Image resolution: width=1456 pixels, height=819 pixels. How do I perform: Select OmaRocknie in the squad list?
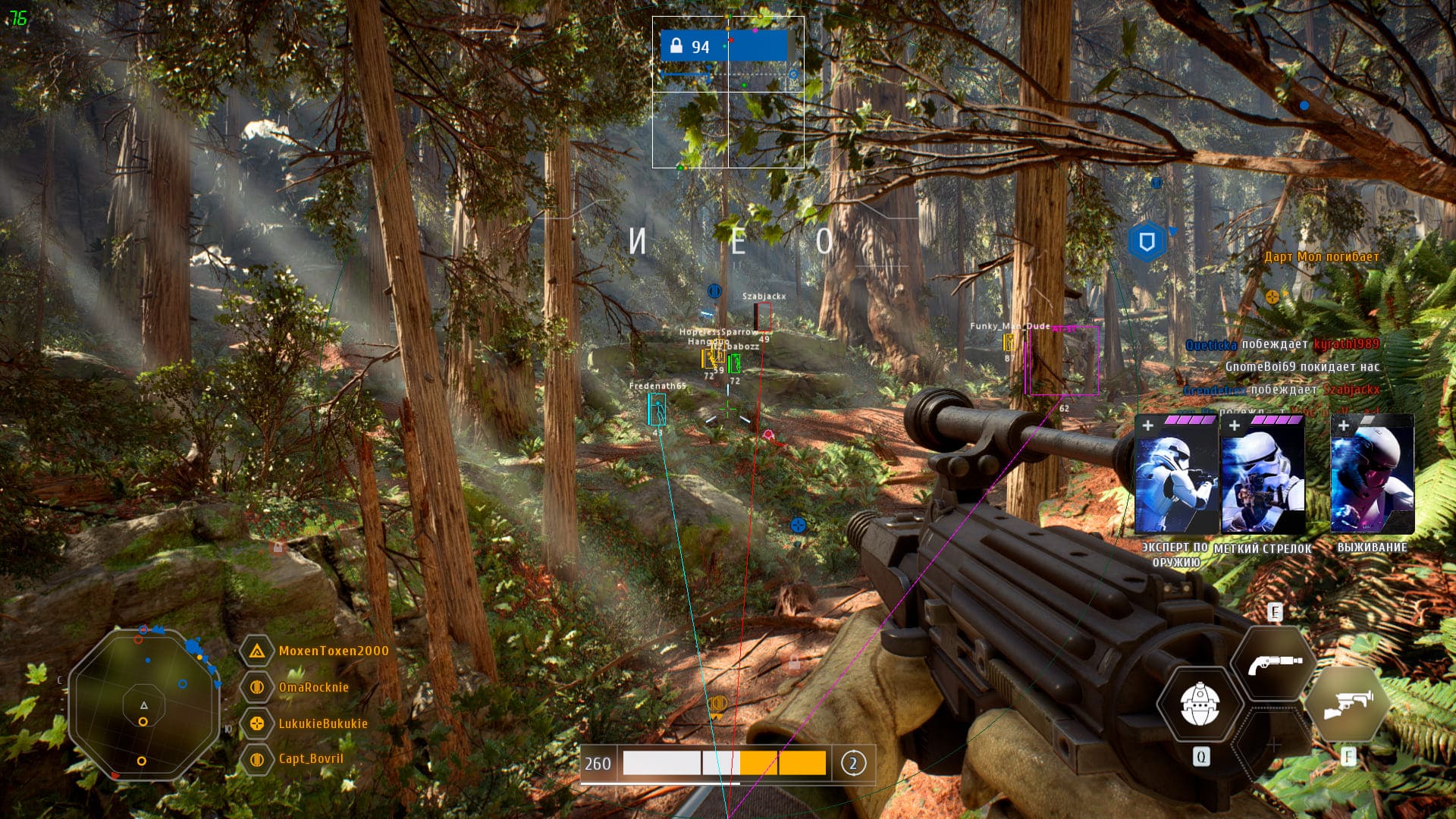(313, 687)
